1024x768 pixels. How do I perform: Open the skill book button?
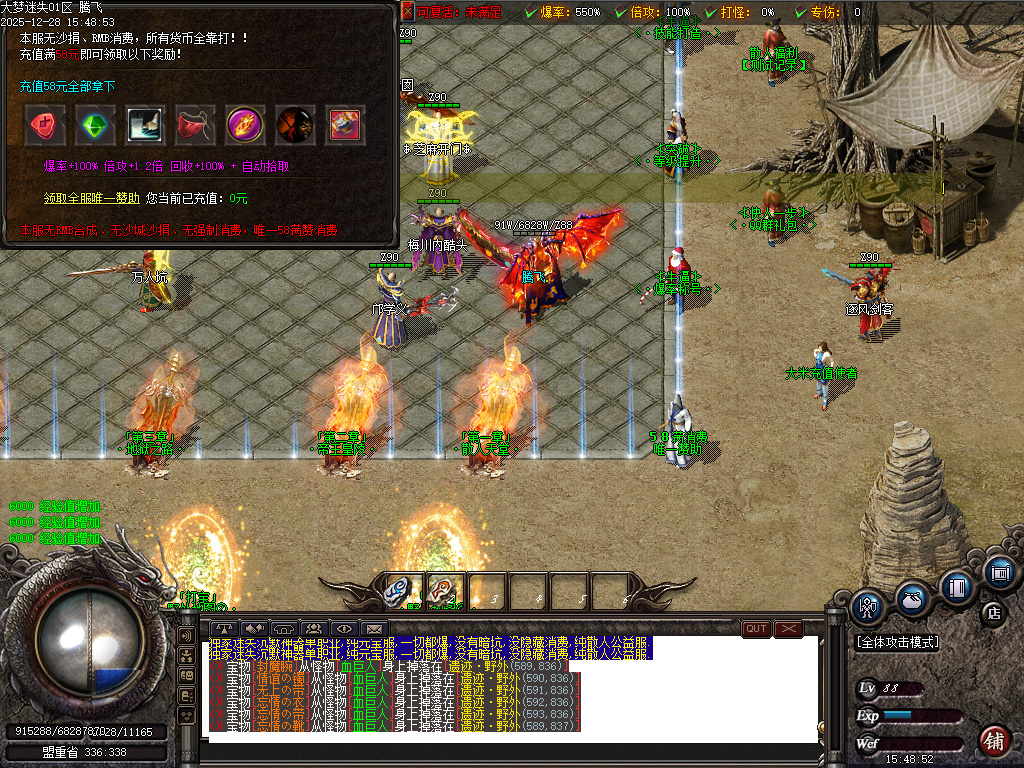957,586
